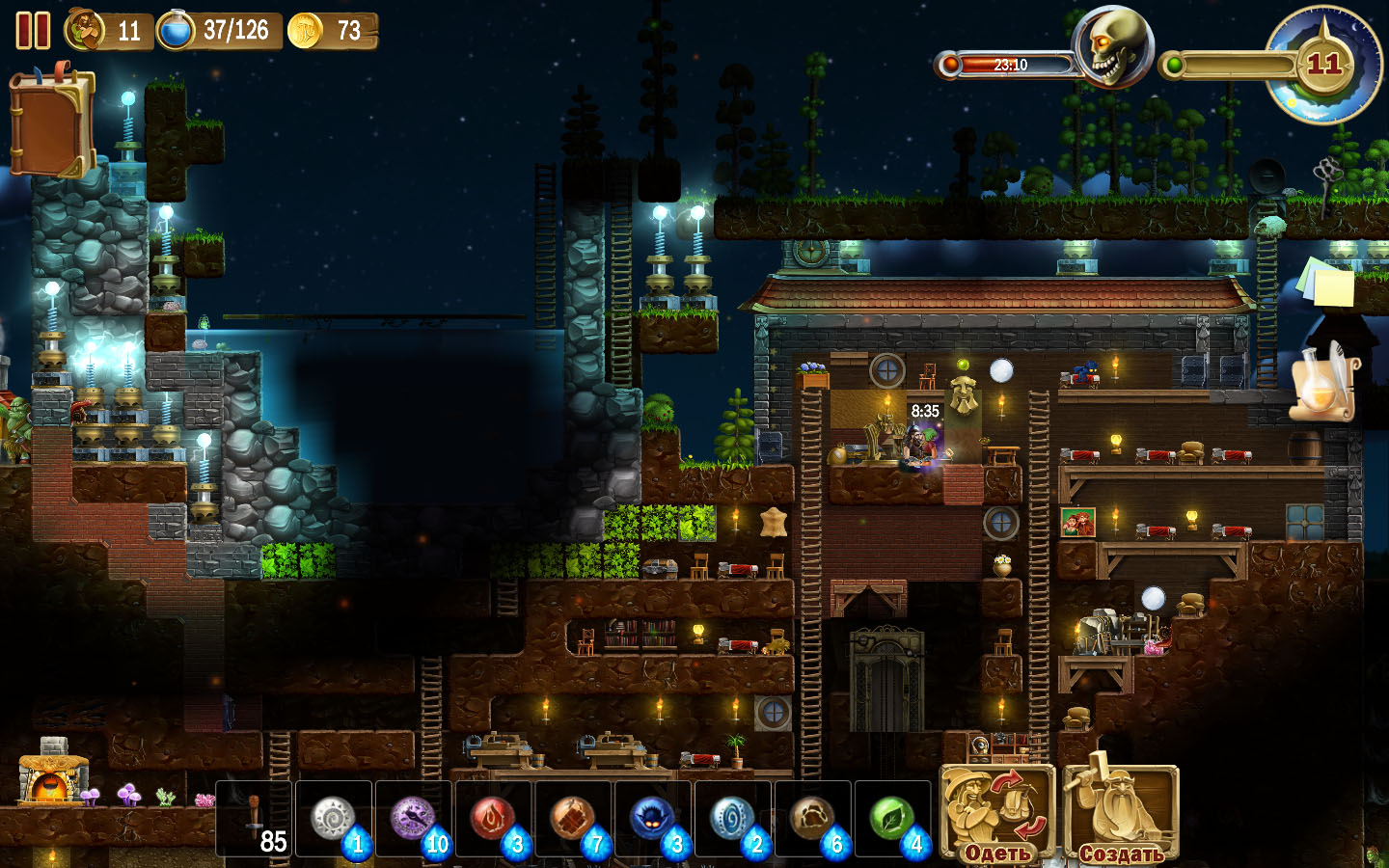Viewport: 1389px width, 868px height.
Task: Click the dwarf count portrait icon
Action: (85, 30)
